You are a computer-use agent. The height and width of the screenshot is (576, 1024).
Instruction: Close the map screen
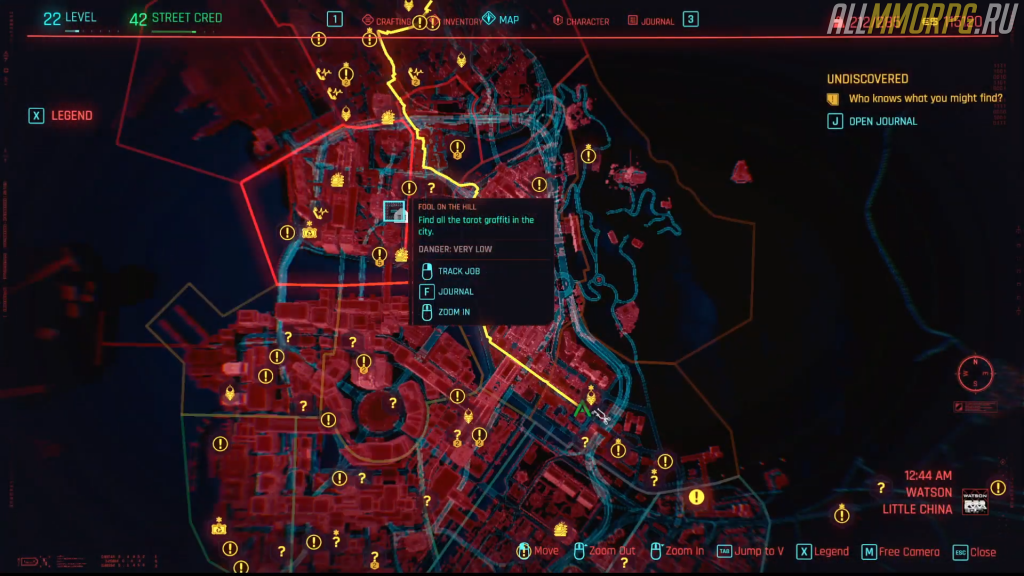[974, 552]
